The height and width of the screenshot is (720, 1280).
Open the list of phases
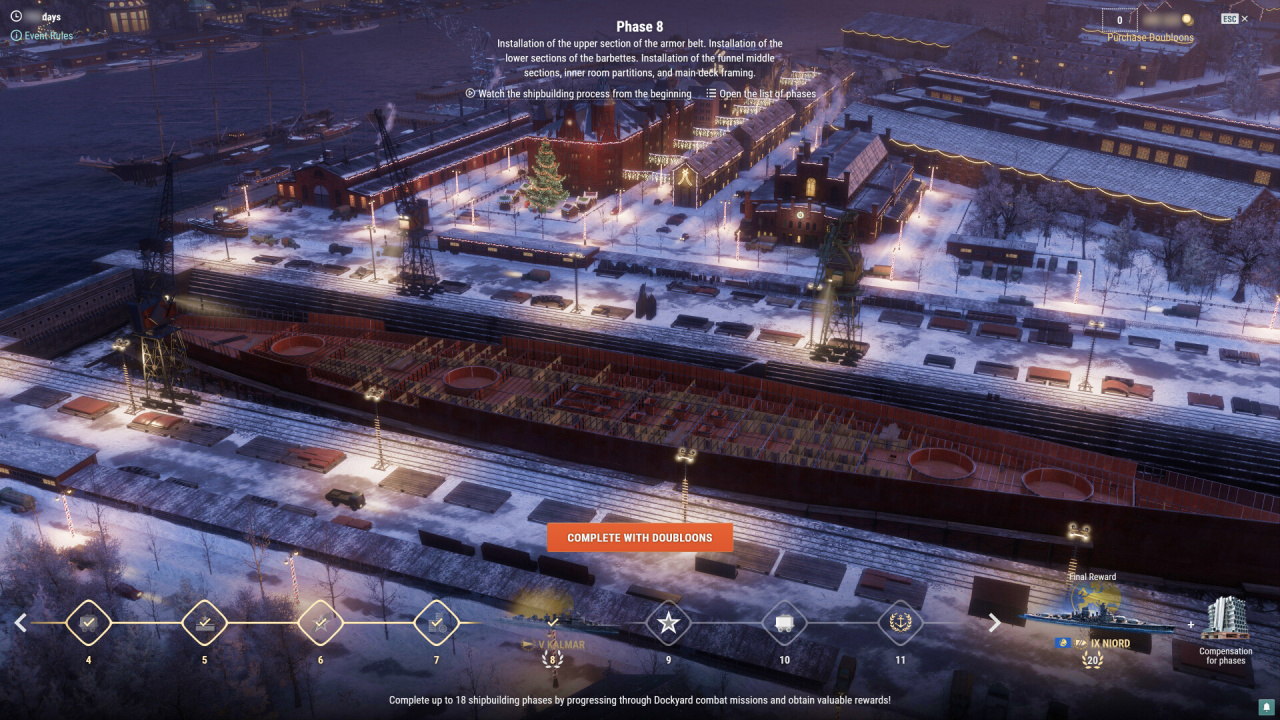tap(761, 94)
